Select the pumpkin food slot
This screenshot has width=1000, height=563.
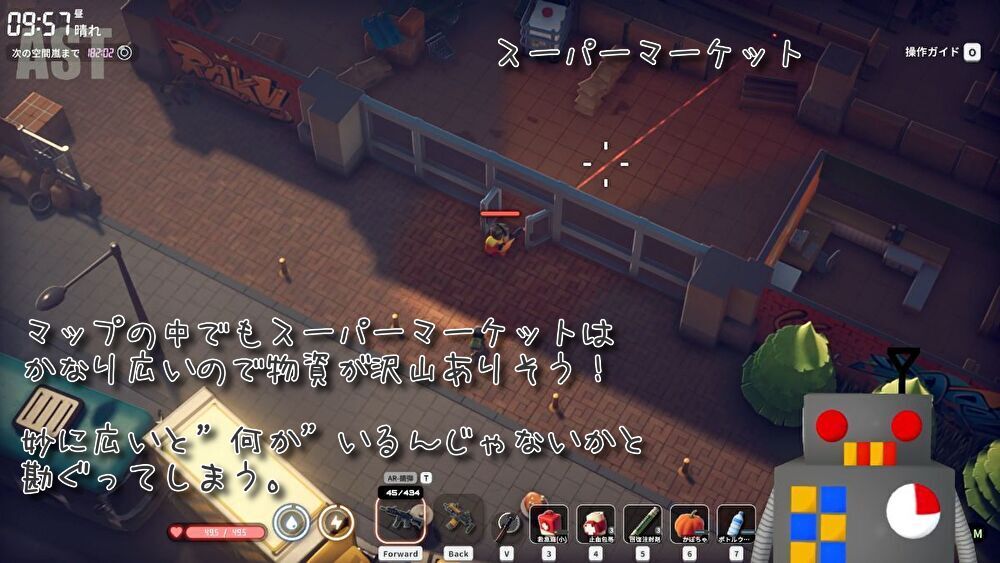689,523
